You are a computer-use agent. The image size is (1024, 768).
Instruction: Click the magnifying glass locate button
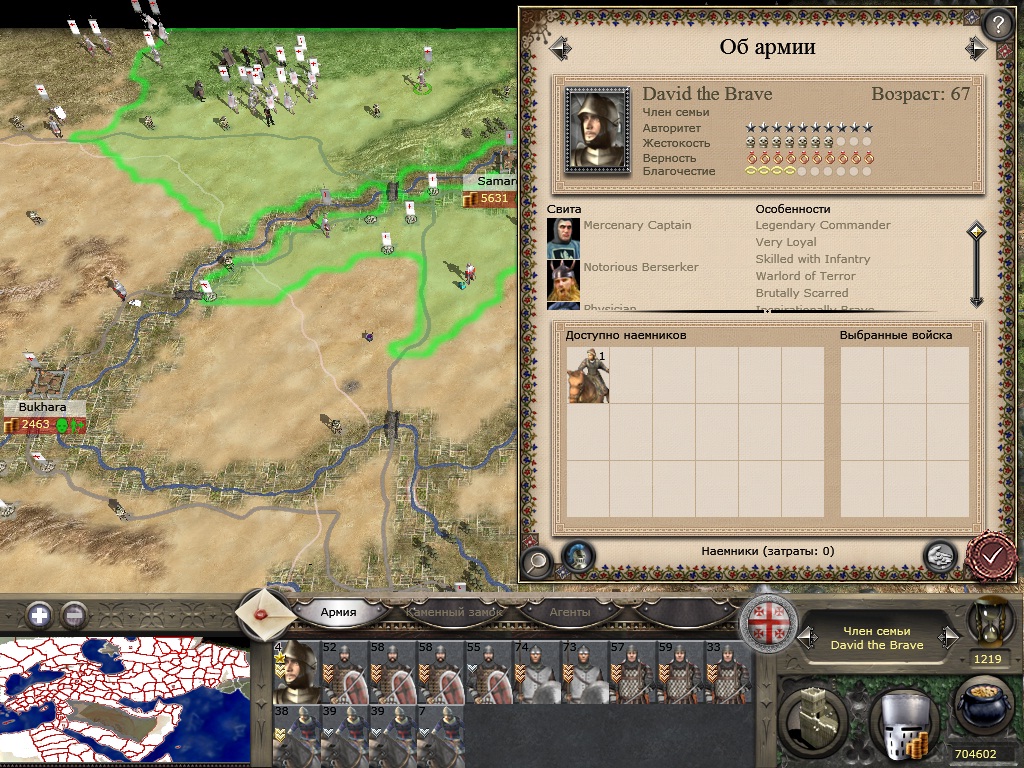537,562
